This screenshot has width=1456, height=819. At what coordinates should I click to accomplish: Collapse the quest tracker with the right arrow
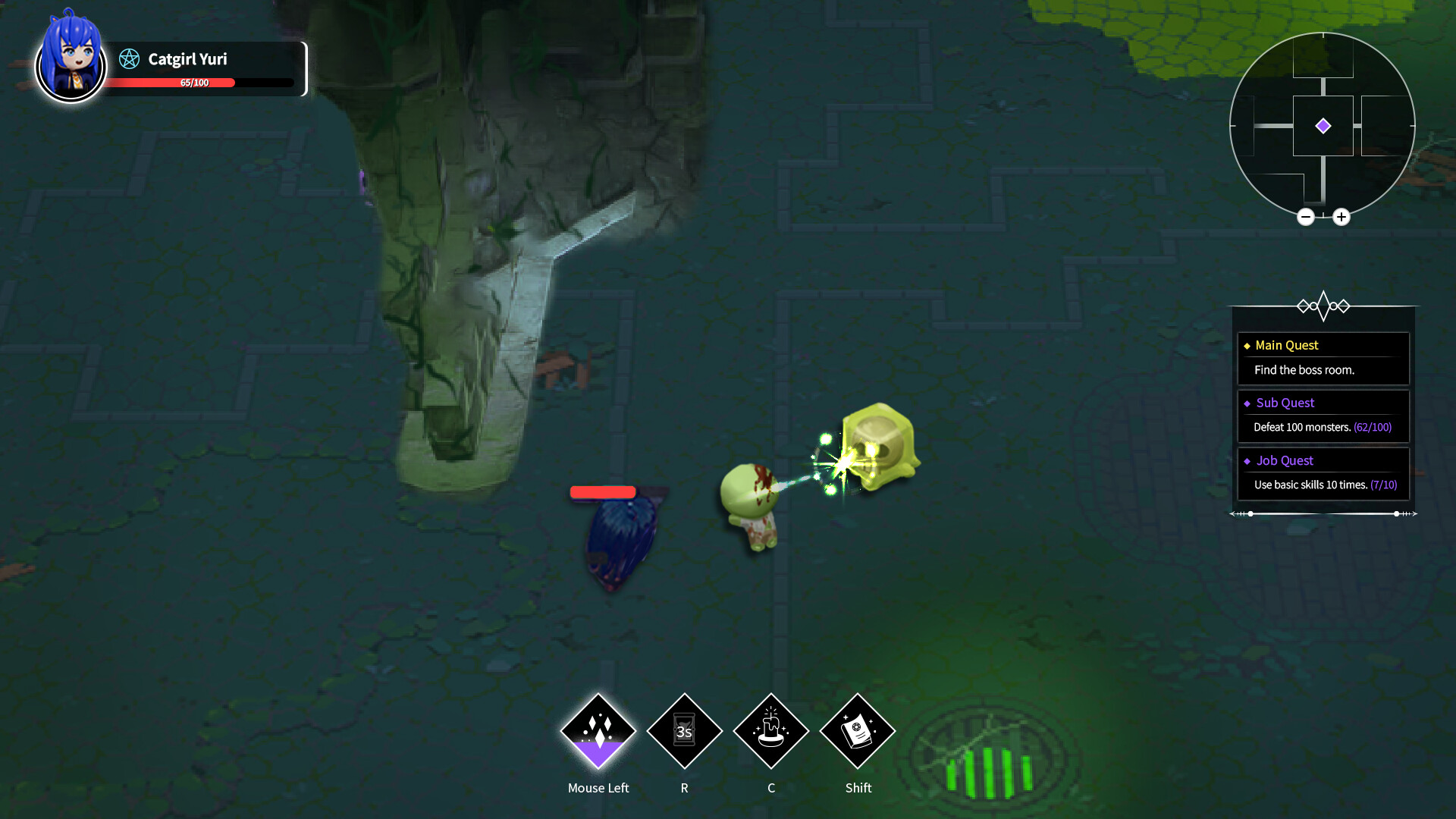click(1414, 513)
